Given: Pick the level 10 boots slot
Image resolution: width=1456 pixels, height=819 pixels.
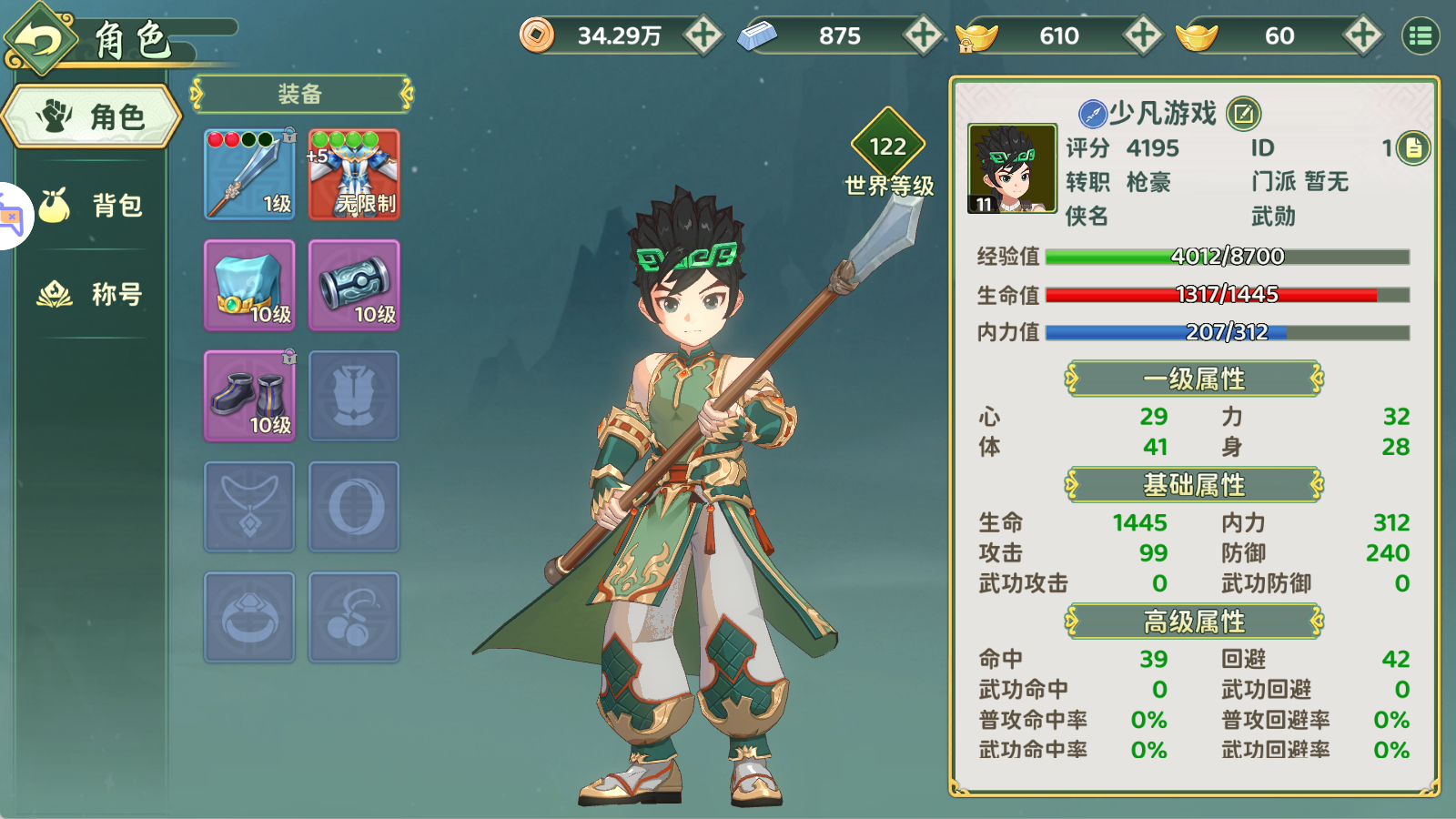Looking at the screenshot, I should pos(249,397).
